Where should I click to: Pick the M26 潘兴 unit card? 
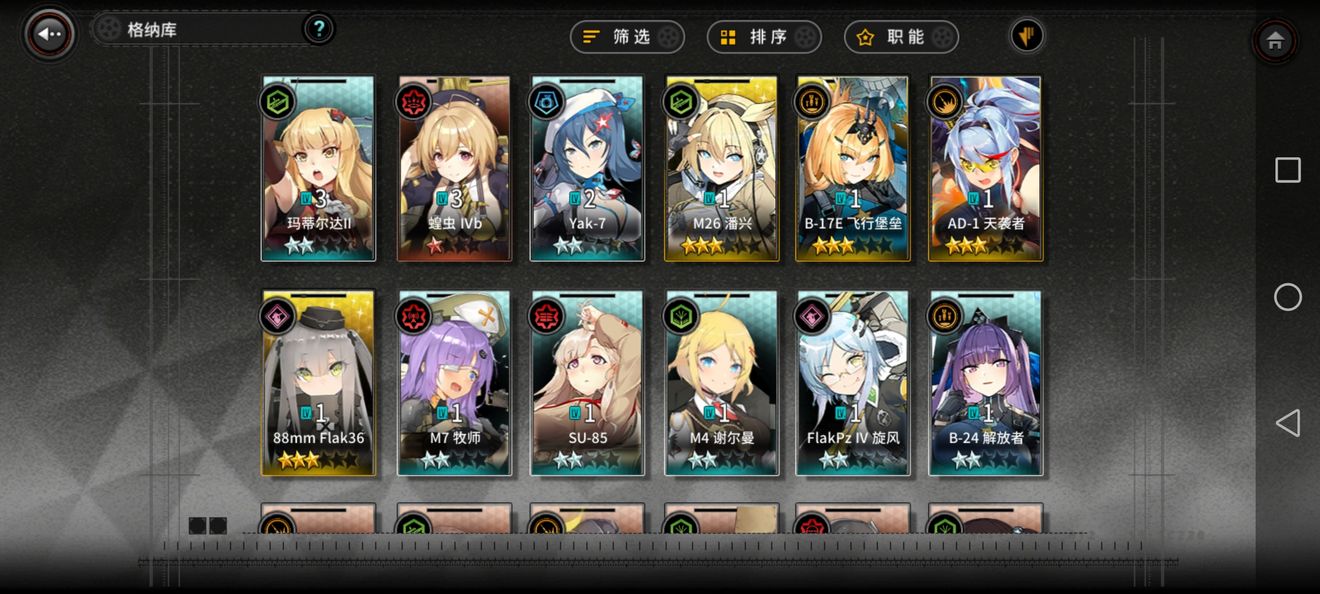(721, 168)
